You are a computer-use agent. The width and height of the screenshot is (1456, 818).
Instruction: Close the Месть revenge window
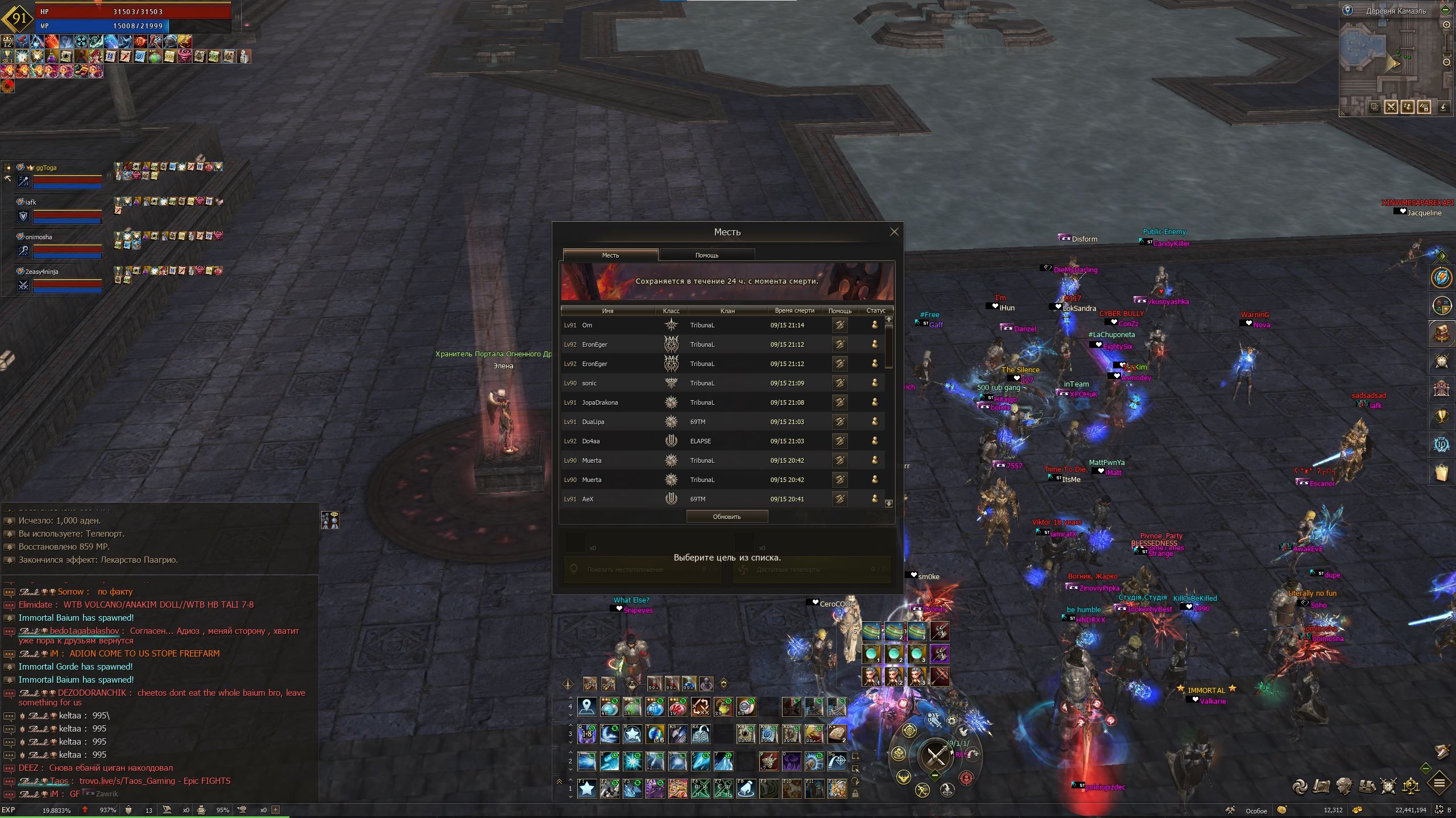[894, 231]
